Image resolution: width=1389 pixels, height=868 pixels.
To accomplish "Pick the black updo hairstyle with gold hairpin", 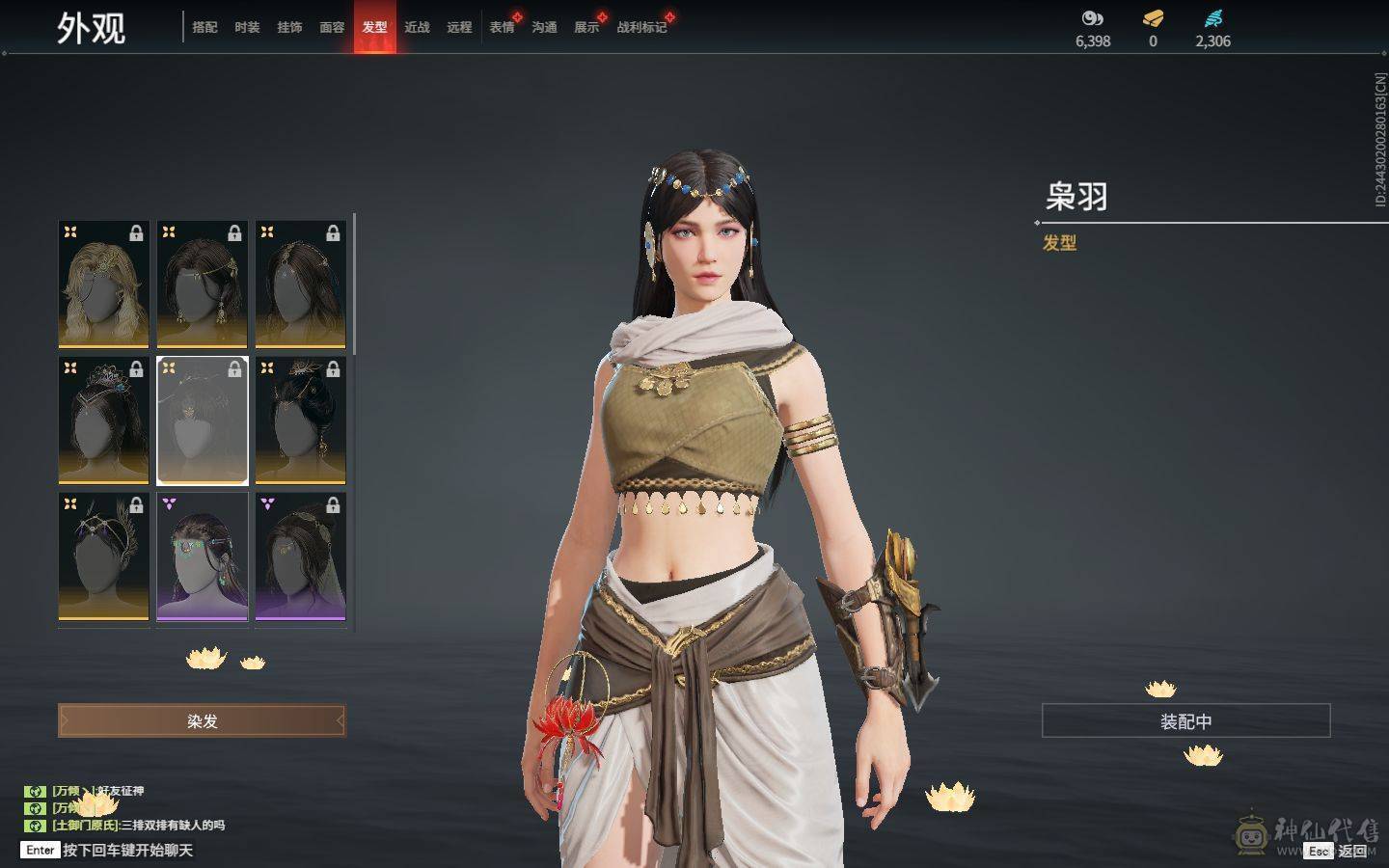I will [301, 420].
